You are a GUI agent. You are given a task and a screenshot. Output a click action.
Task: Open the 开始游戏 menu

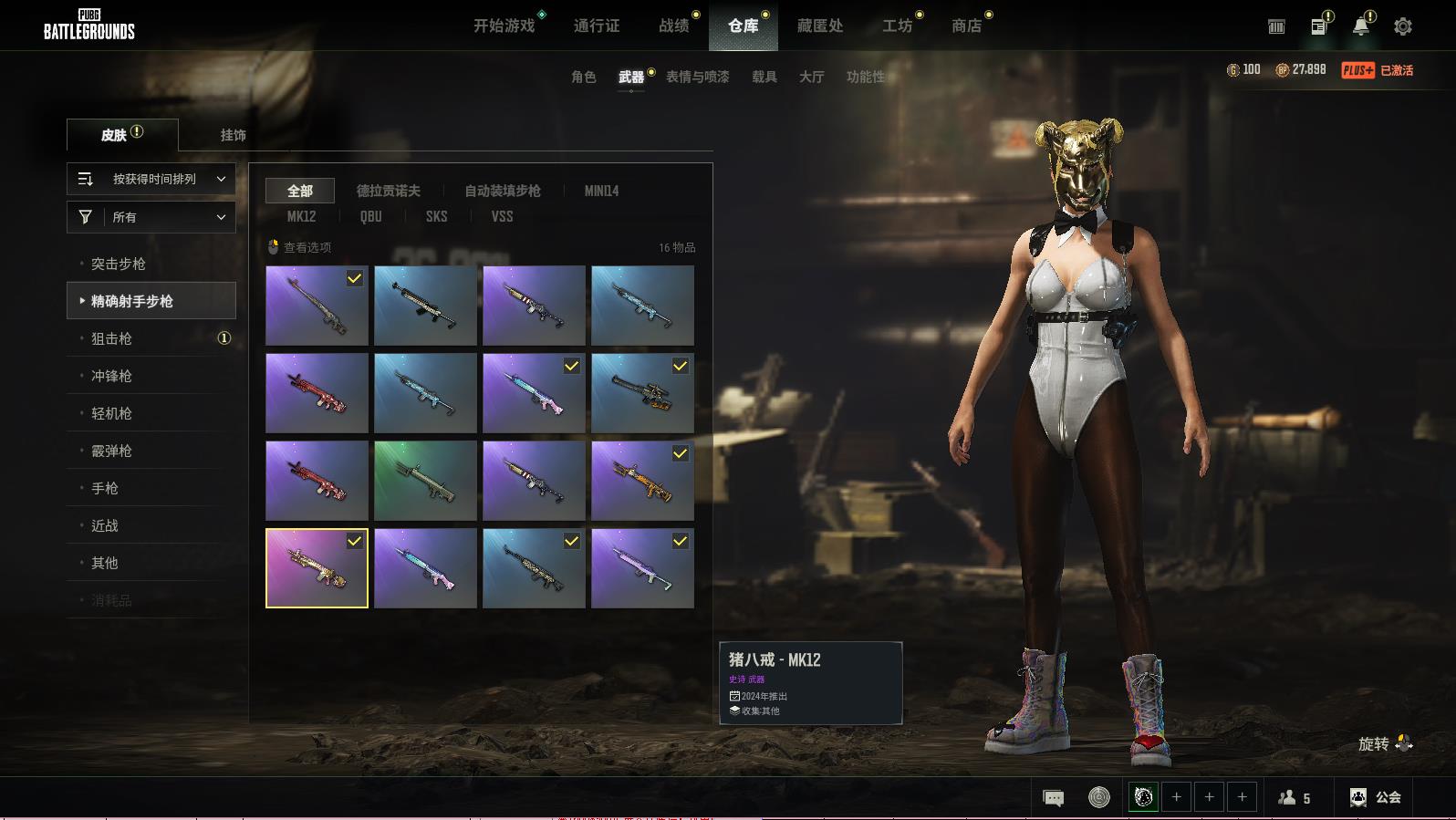pyautogui.click(x=504, y=26)
